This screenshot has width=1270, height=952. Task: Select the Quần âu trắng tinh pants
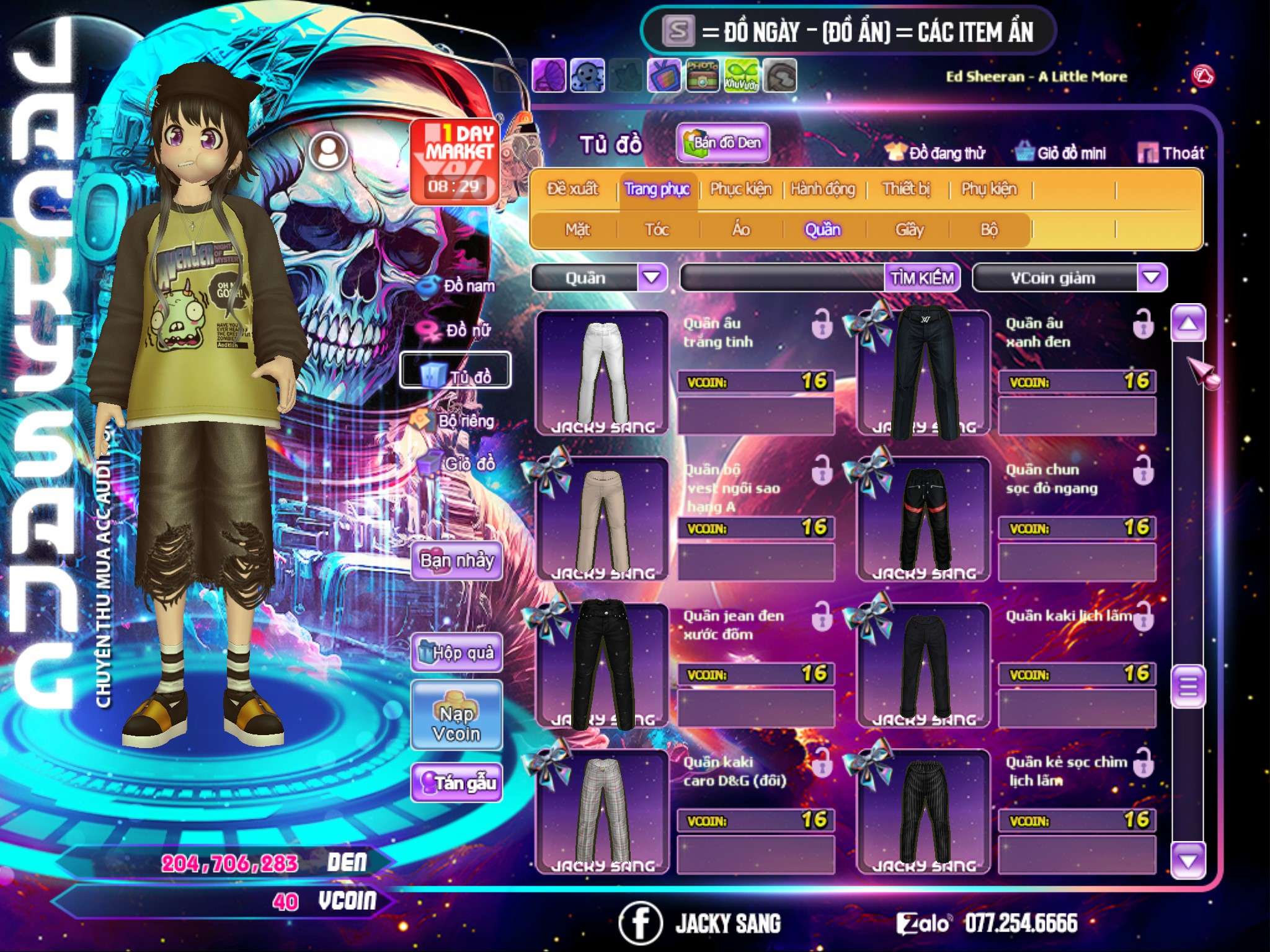(602, 373)
